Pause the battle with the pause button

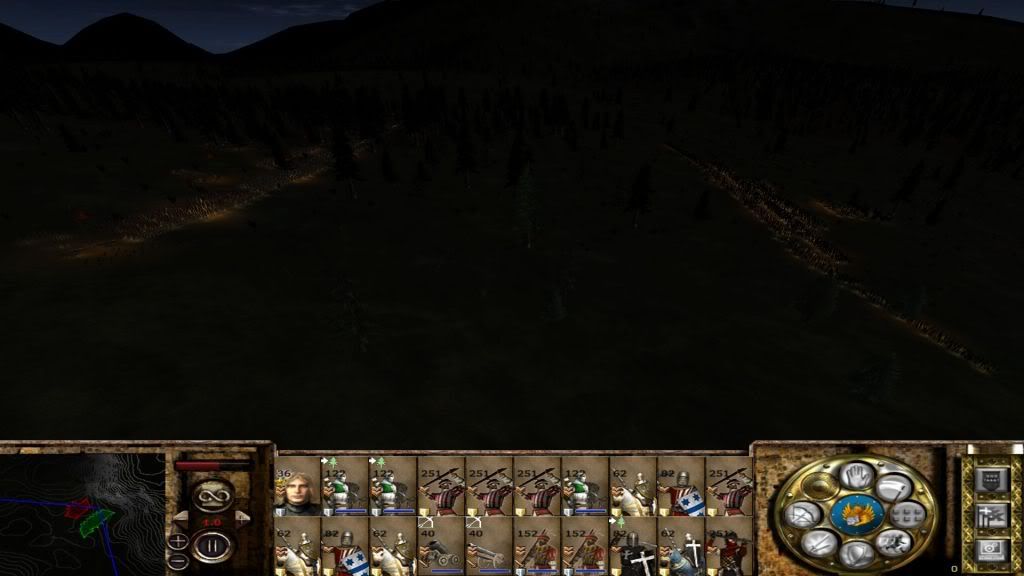pyautogui.click(x=212, y=546)
